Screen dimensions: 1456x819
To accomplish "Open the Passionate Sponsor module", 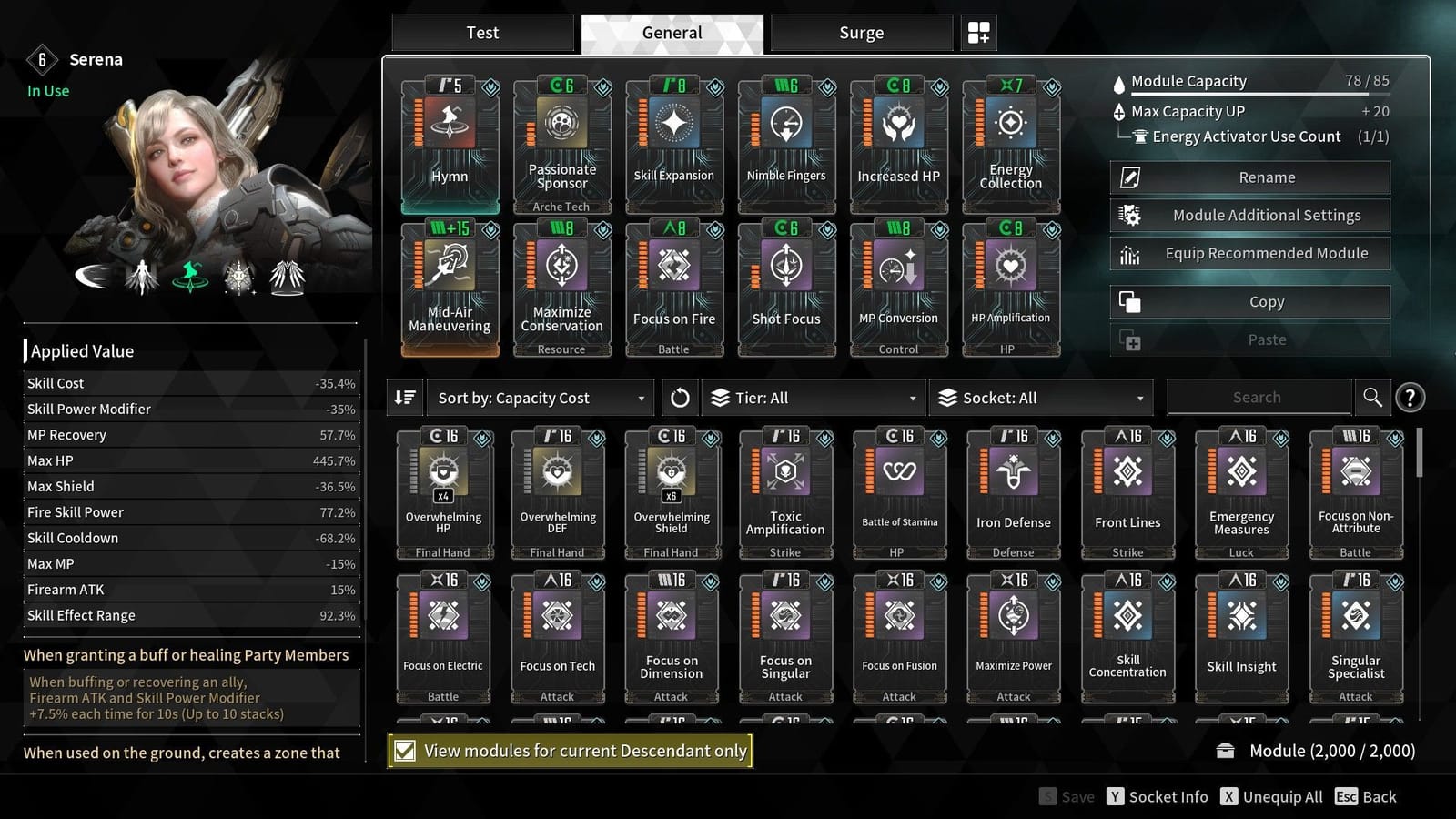I will (561, 146).
